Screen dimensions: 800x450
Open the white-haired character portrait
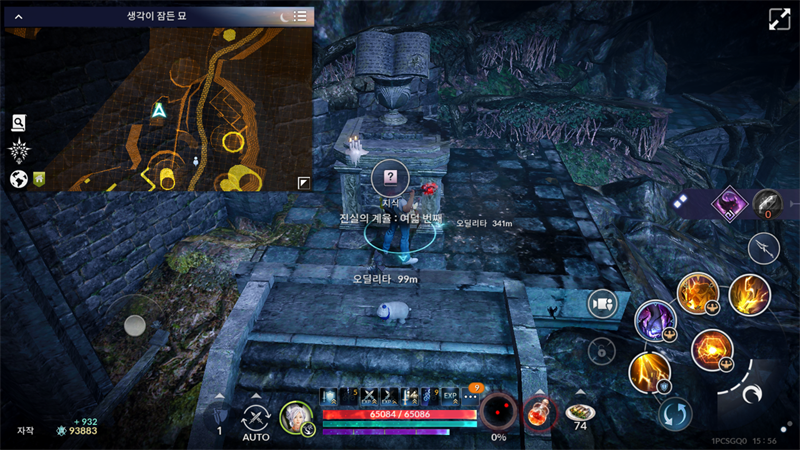pyautogui.click(x=295, y=416)
